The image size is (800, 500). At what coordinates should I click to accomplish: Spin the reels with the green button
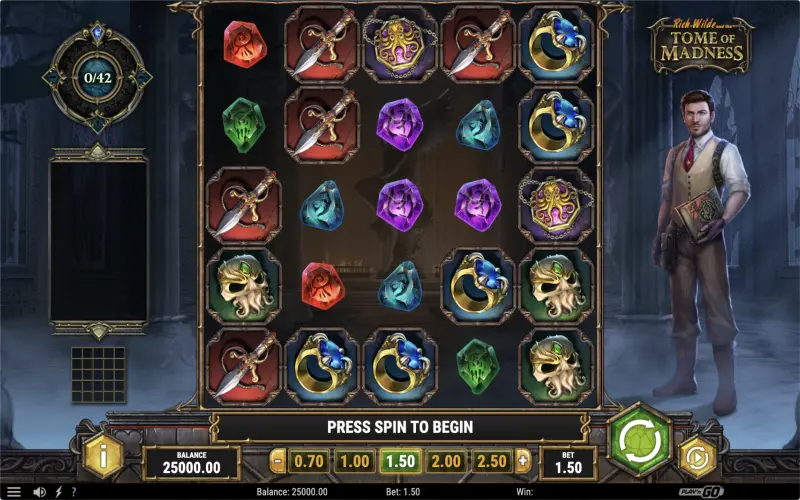[x=639, y=438]
